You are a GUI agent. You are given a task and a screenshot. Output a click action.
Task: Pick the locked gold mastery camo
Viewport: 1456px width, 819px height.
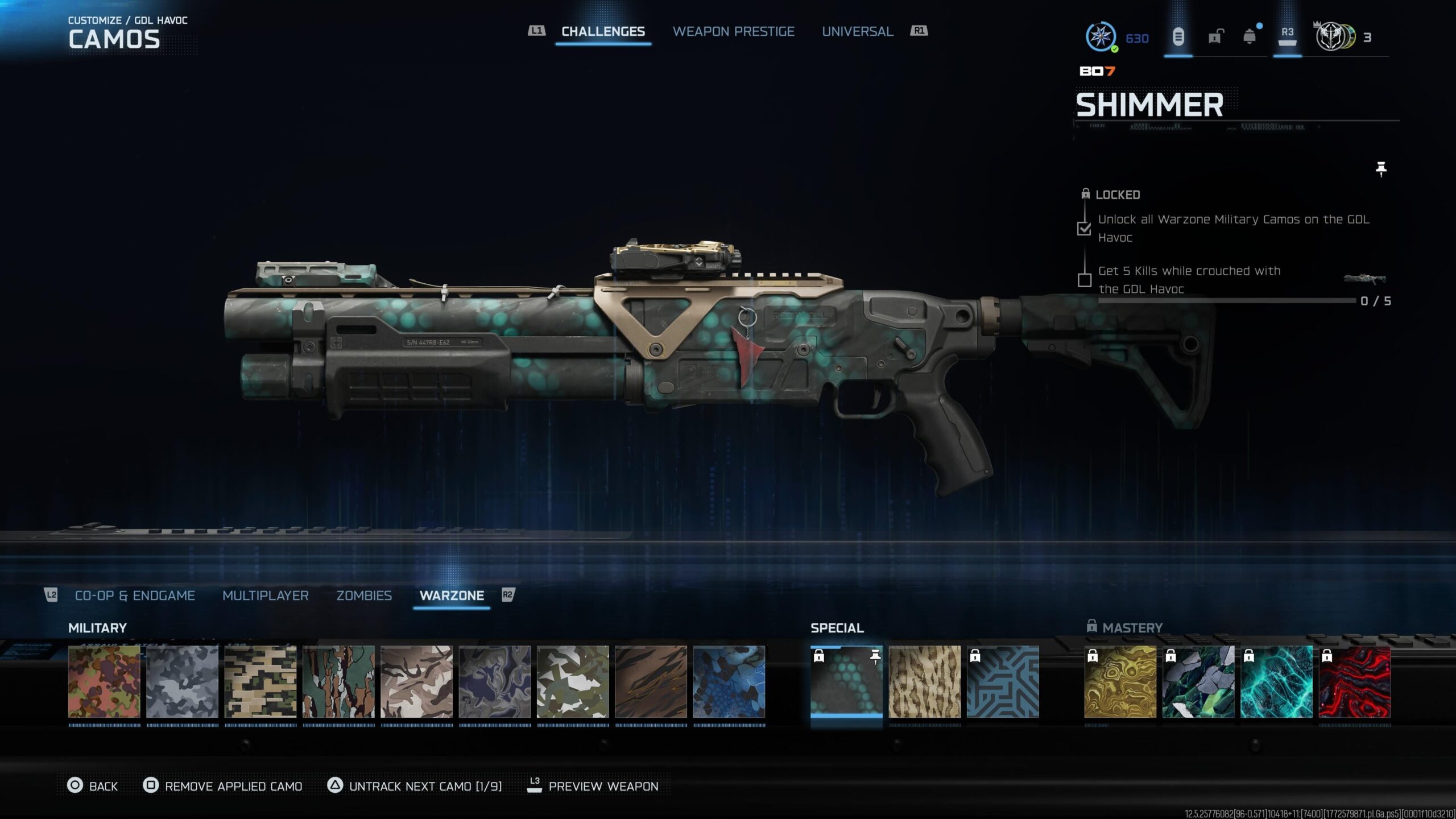point(1120,681)
